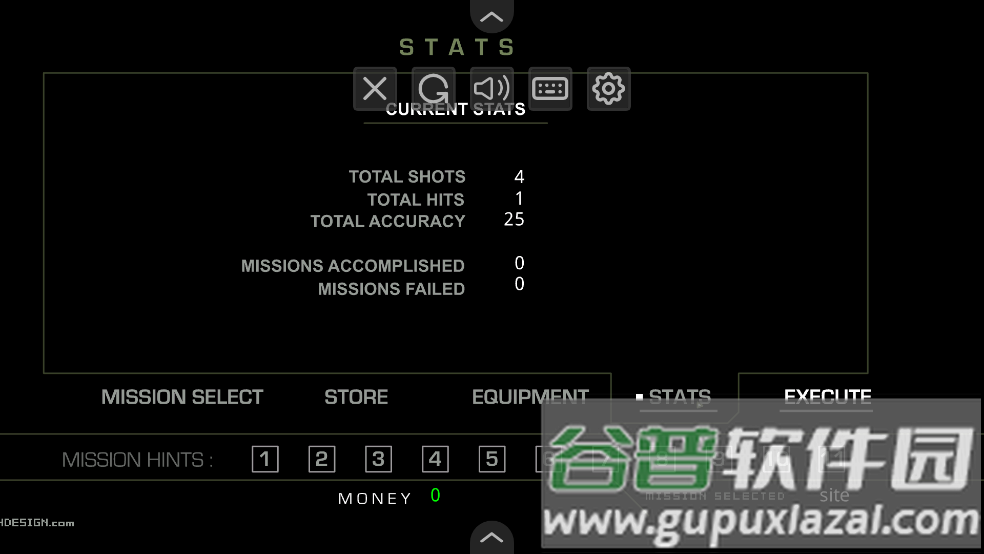Show mission hint number 1
The height and width of the screenshot is (554, 984).
click(265, 459)
